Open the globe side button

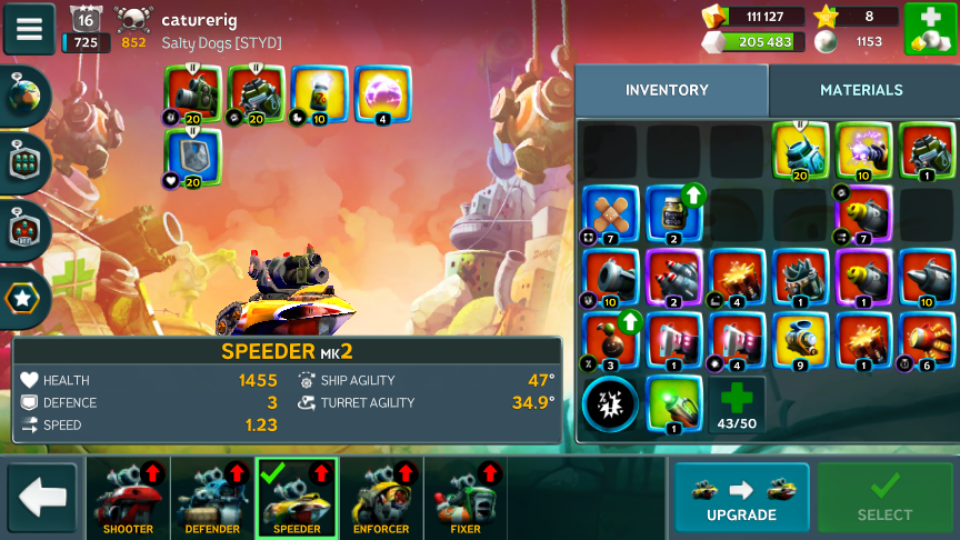click(x=22, y=97)
